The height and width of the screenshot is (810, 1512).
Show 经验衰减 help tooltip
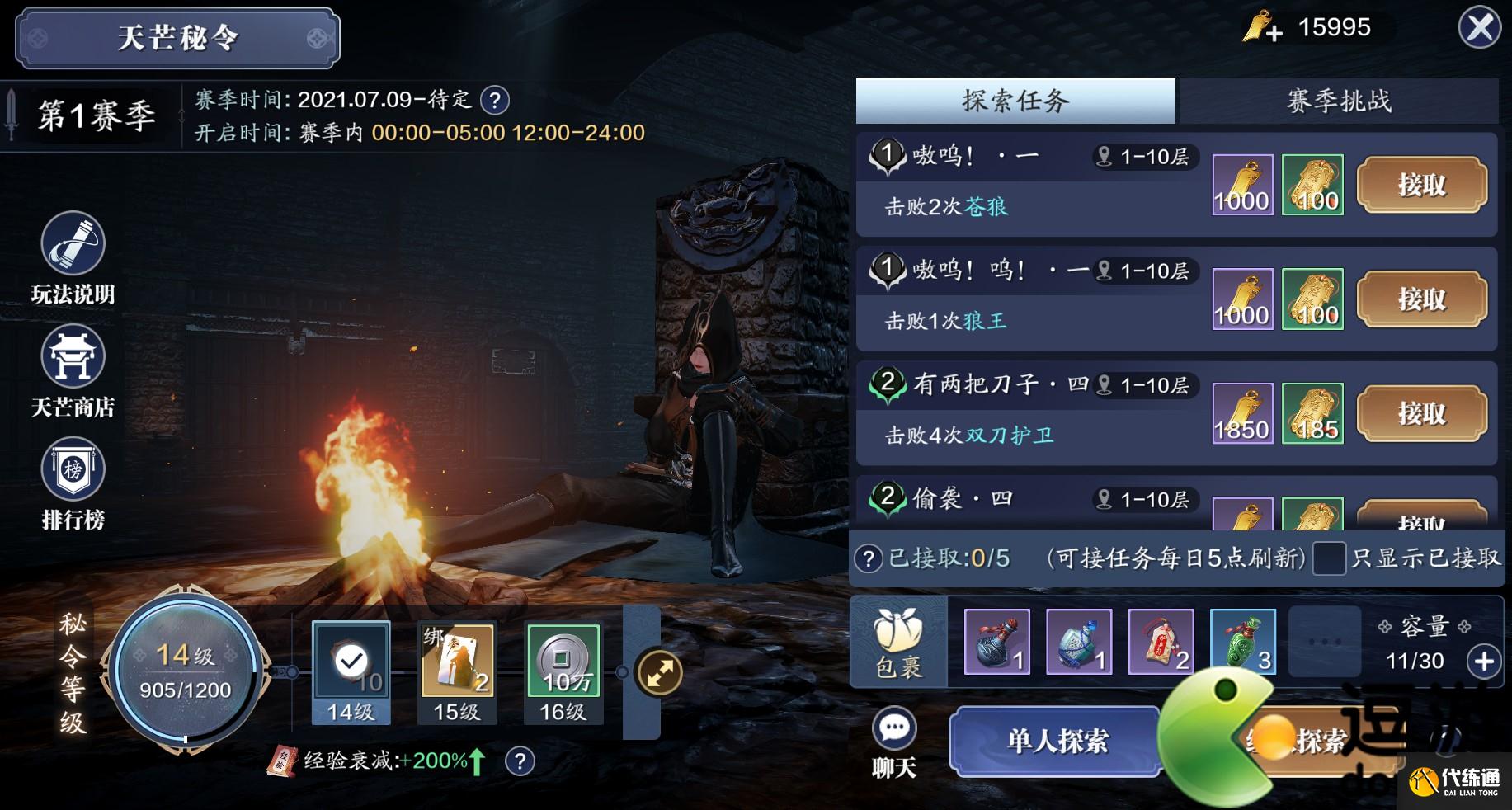click(520, 761)
